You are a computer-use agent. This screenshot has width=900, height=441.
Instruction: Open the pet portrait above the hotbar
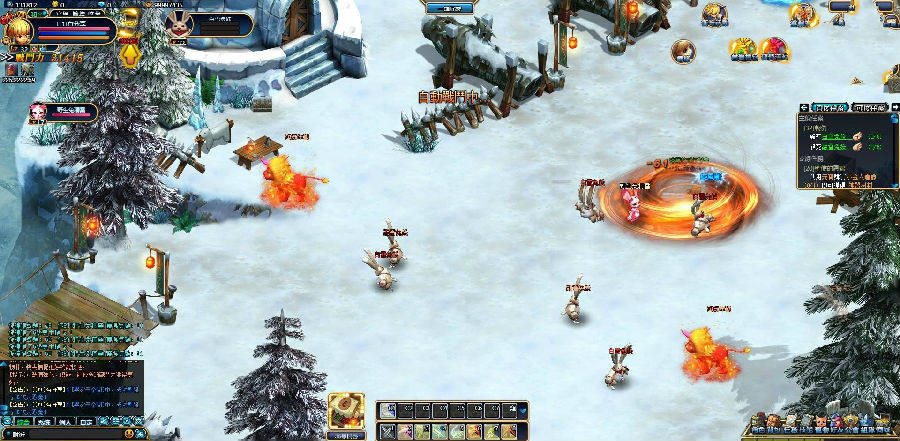pyautogui.click(x=346, y=410)
